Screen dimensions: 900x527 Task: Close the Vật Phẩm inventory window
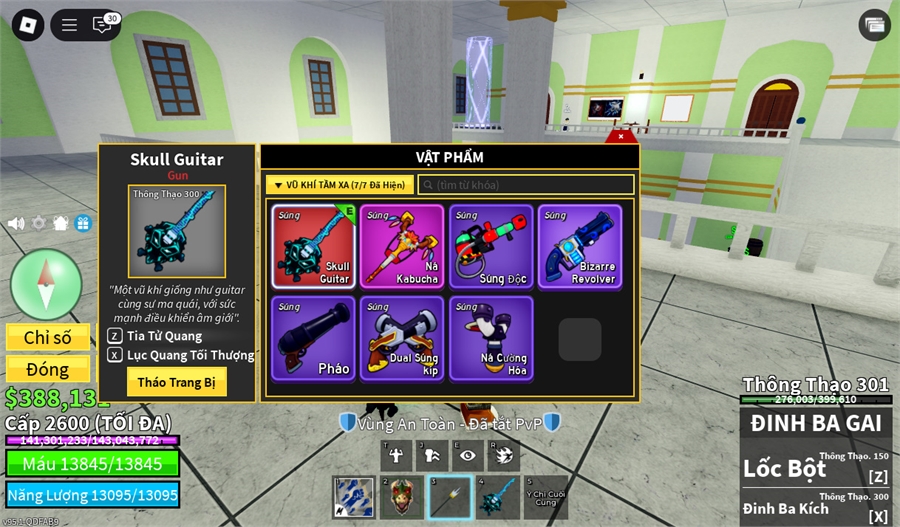(x=621, y=136)
